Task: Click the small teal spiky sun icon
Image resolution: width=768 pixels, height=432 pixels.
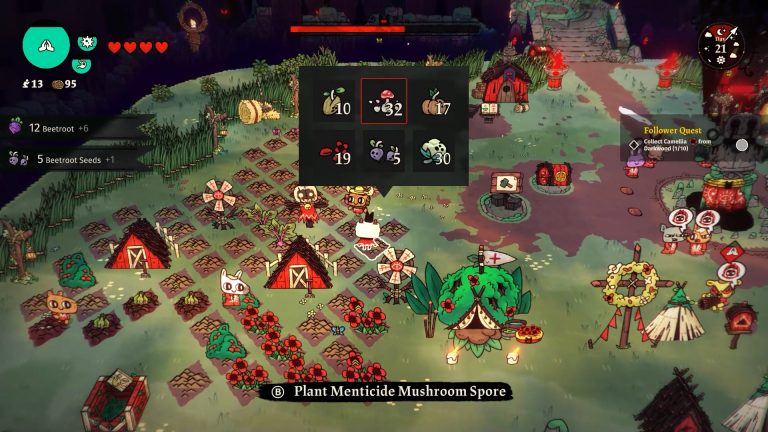Action: (86, 44)
